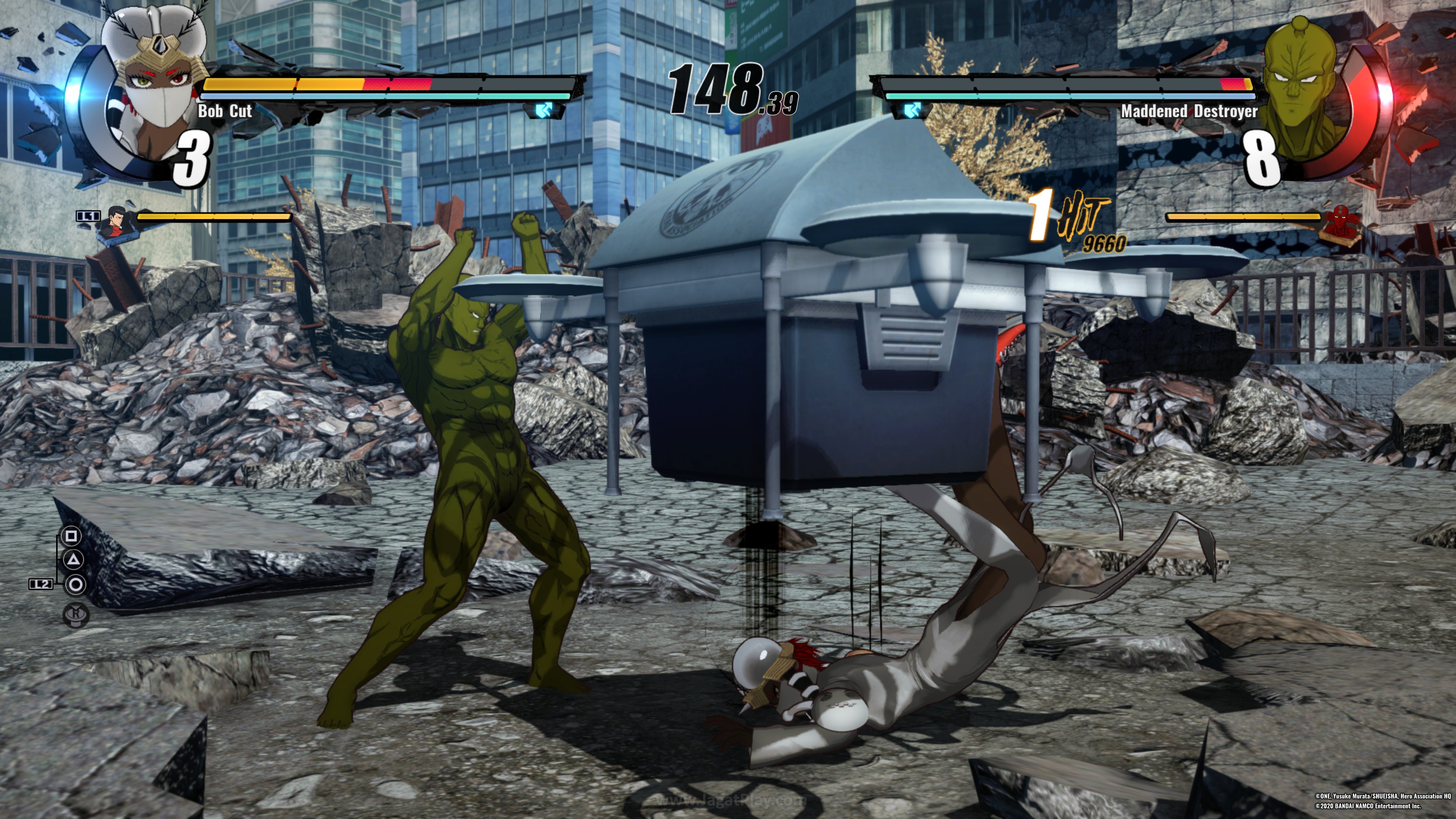Click the cyan arrow icon under Bob Cut's bar
The height and width of the screenshot is (819, 1456).
(544, 110)
